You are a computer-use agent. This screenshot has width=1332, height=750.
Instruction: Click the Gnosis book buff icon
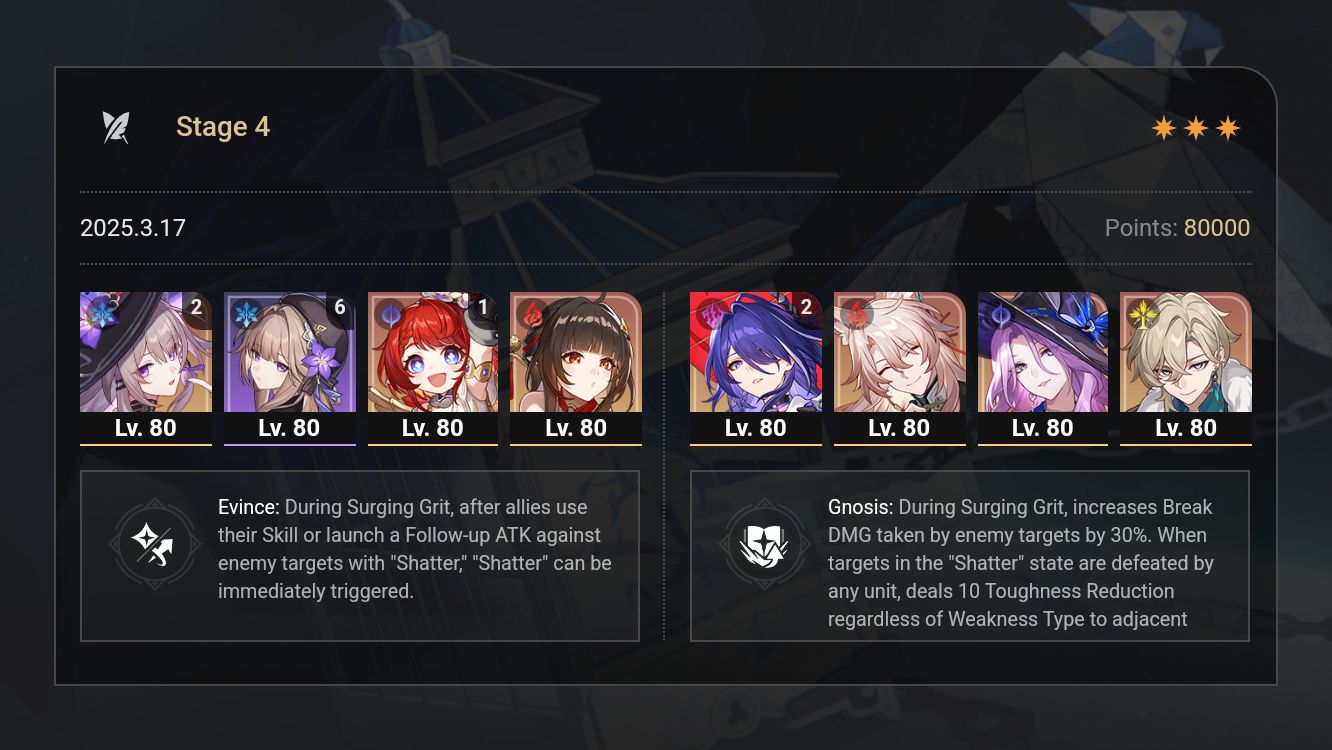(x=766, y=544)
